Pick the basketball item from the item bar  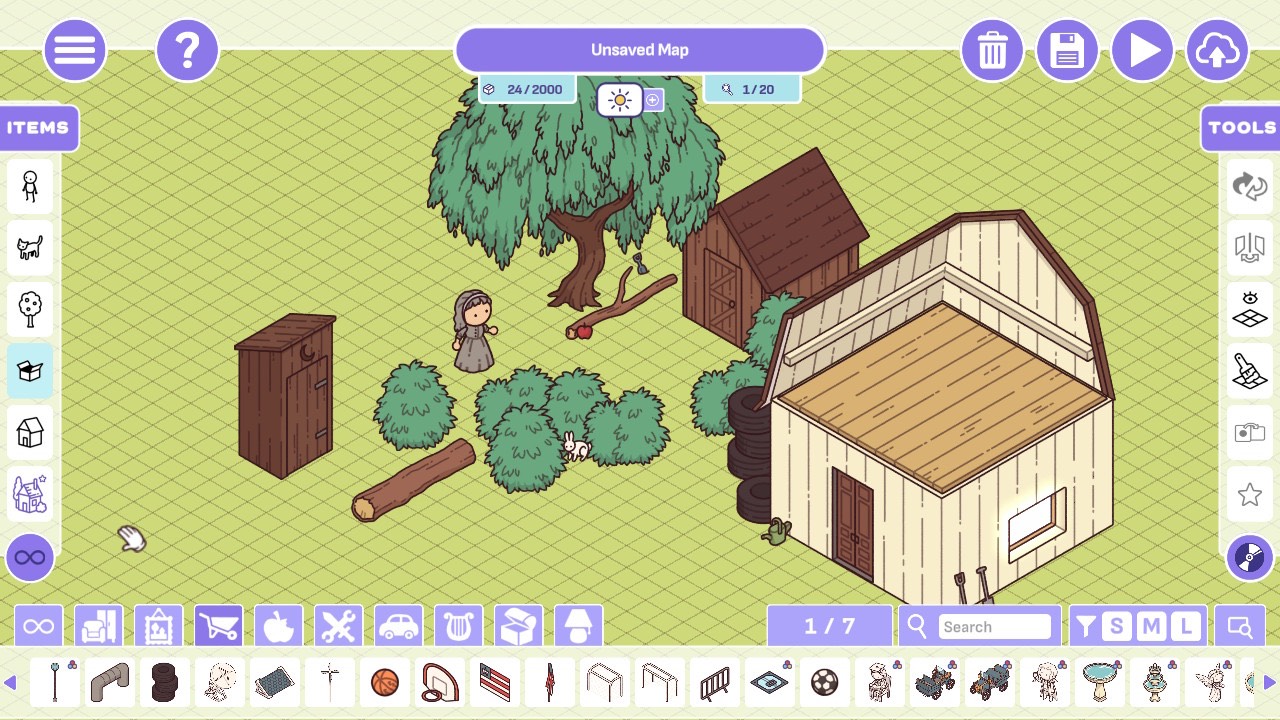(385, 683)
